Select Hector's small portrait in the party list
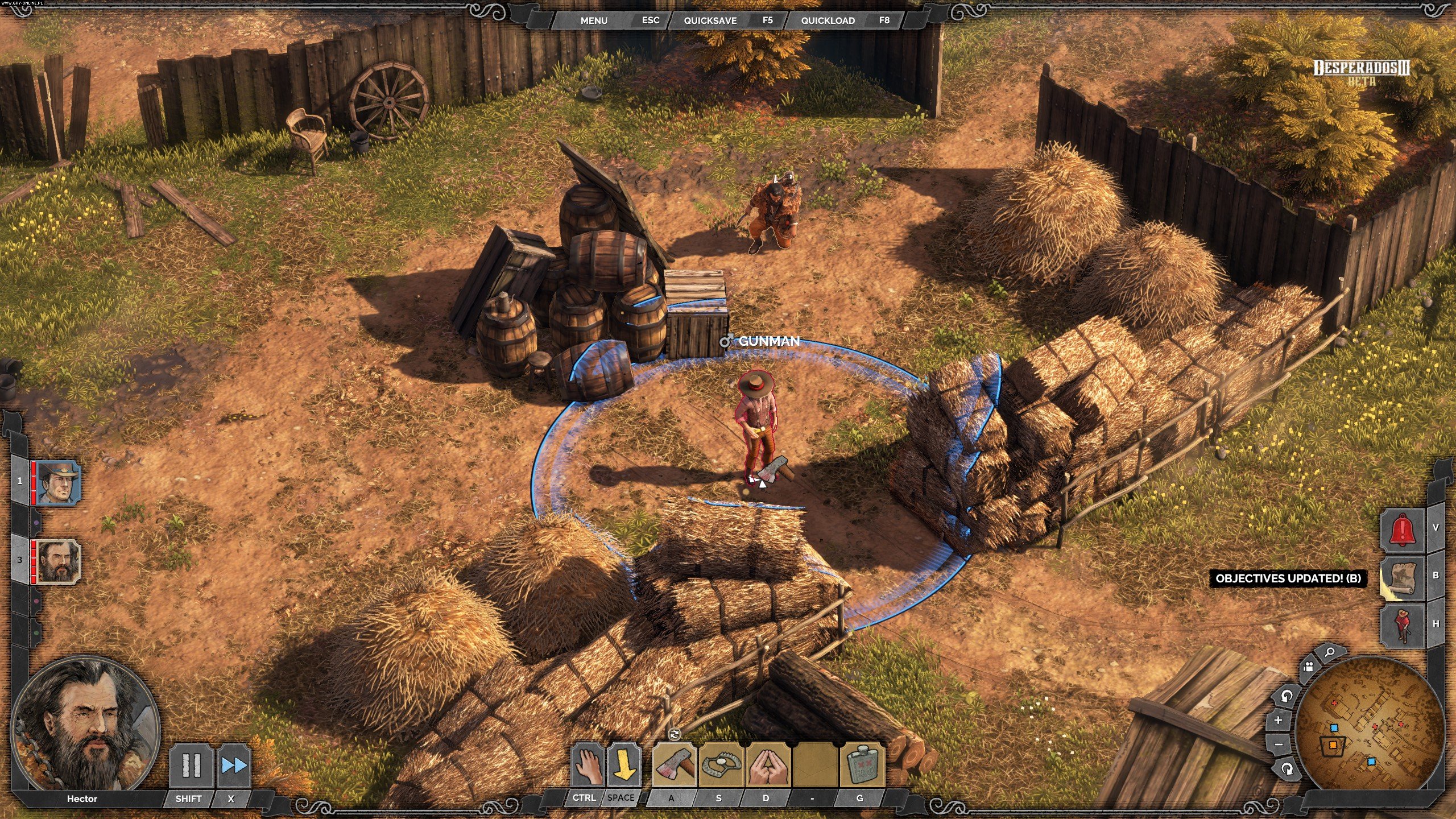Viewport: 1456px width, 819px height. [56, 561]
